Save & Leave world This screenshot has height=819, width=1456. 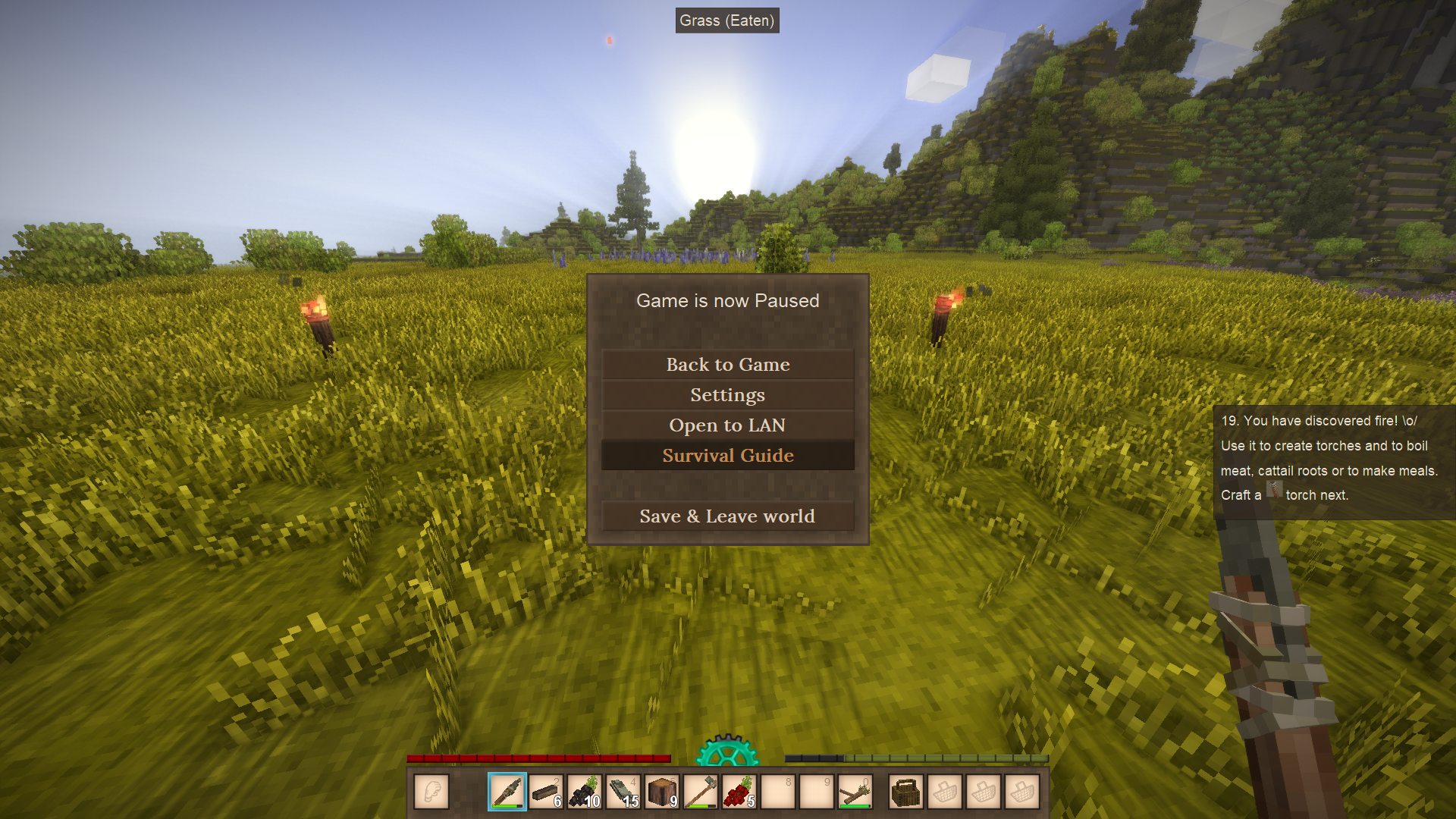727,516
